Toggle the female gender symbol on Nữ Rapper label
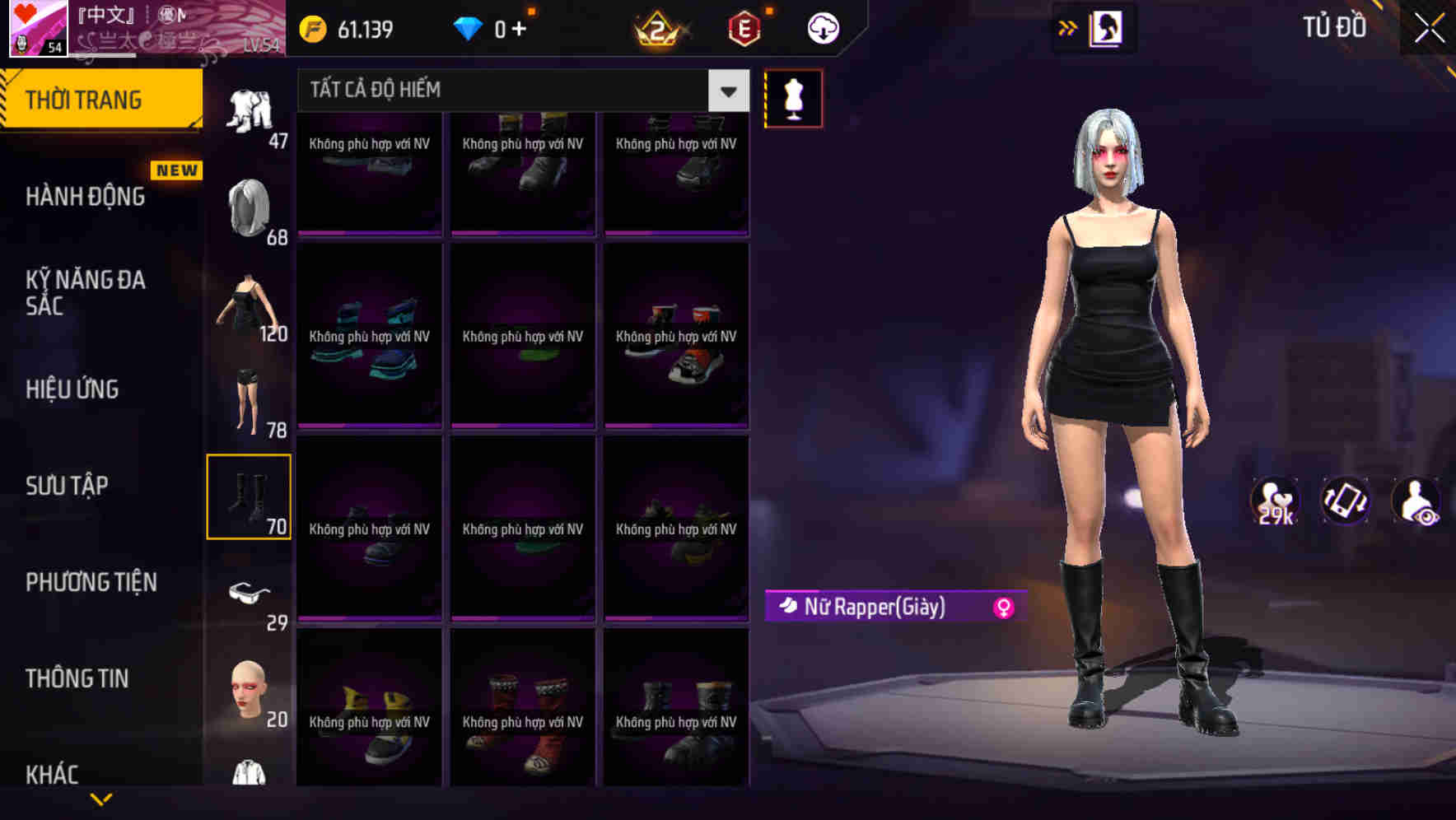 click(x=1003, y=608)
